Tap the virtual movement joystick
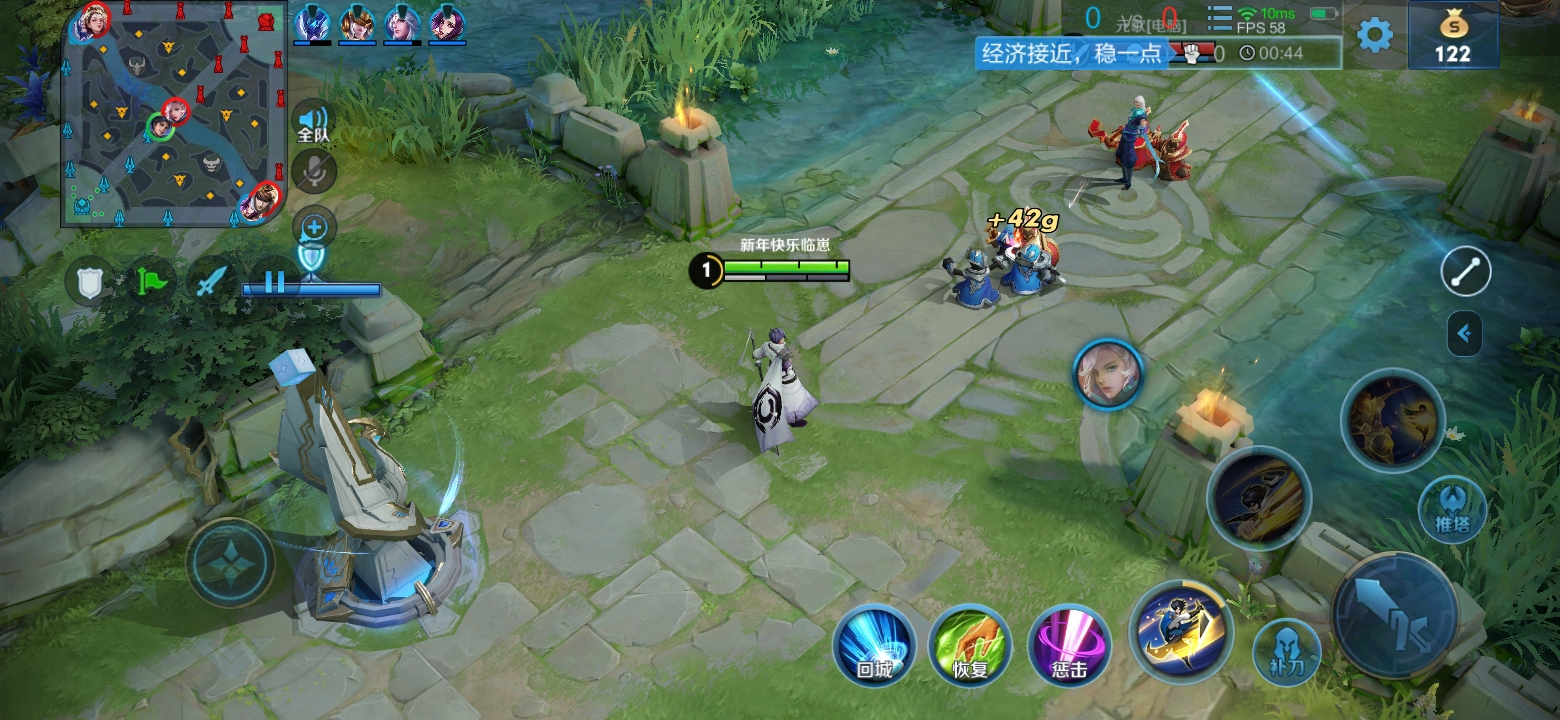This screenshot has width=1560, height=720. coord(230,562)
